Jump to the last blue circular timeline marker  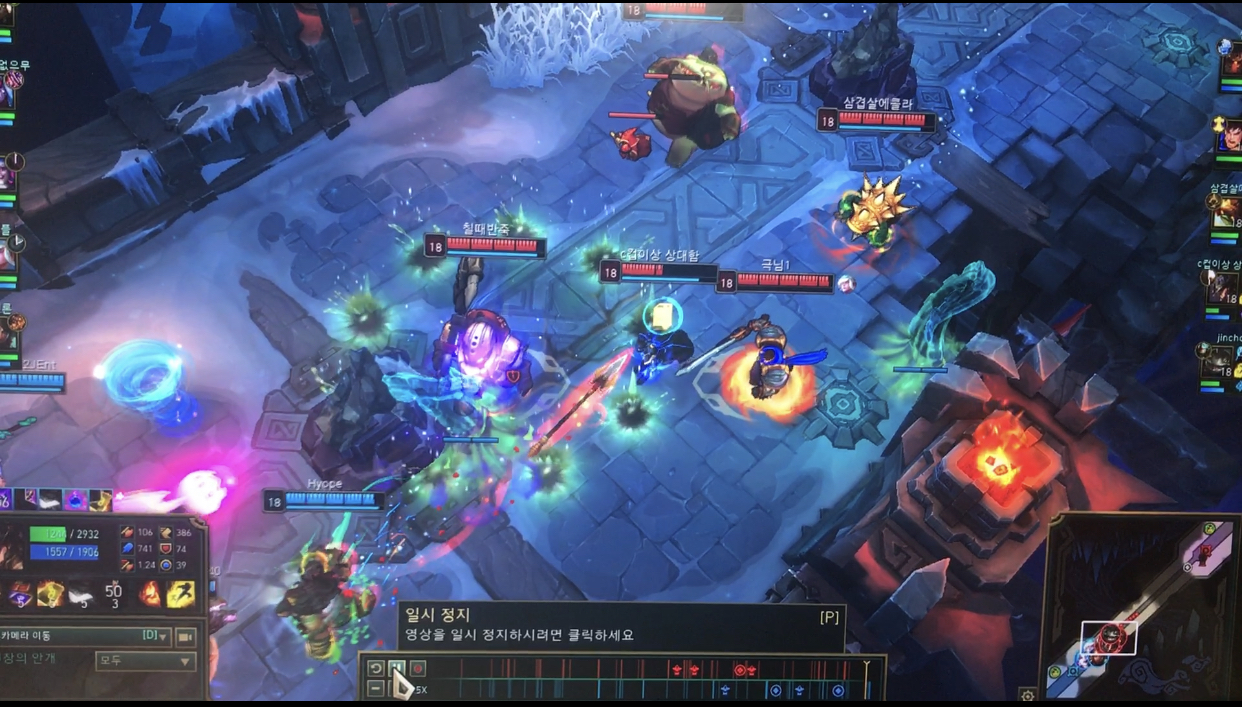pyautogui.click(x=838, y=690)
